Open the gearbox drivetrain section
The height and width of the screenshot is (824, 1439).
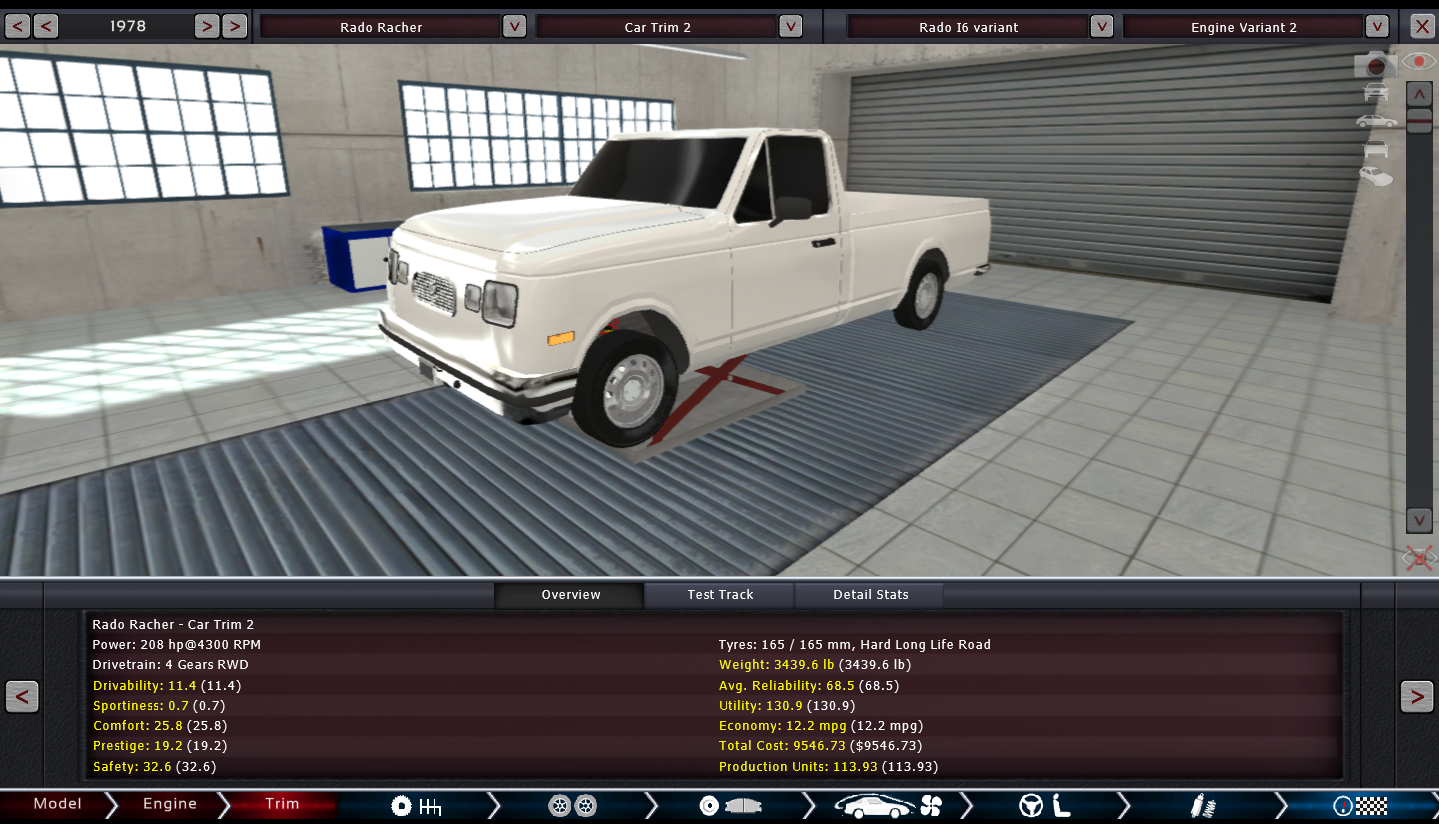pyautogui.click(x=416, y=806)
